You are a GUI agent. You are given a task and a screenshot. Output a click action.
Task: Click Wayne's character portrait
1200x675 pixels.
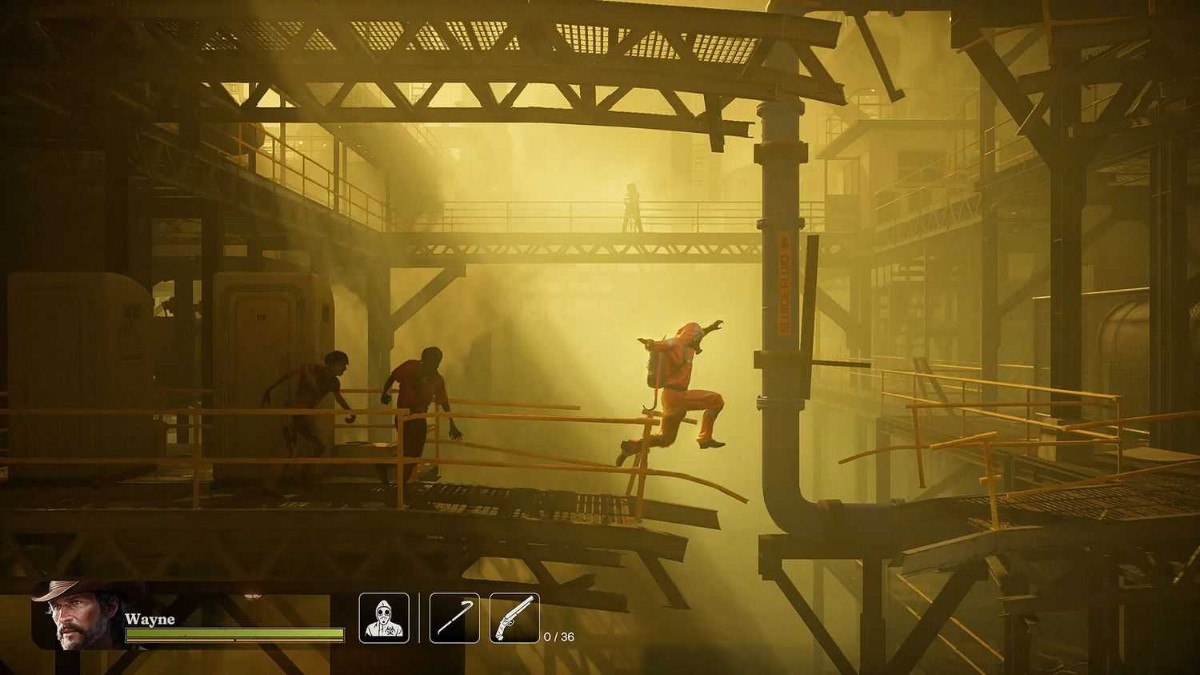pyautogui.click(x=75, y=614)
